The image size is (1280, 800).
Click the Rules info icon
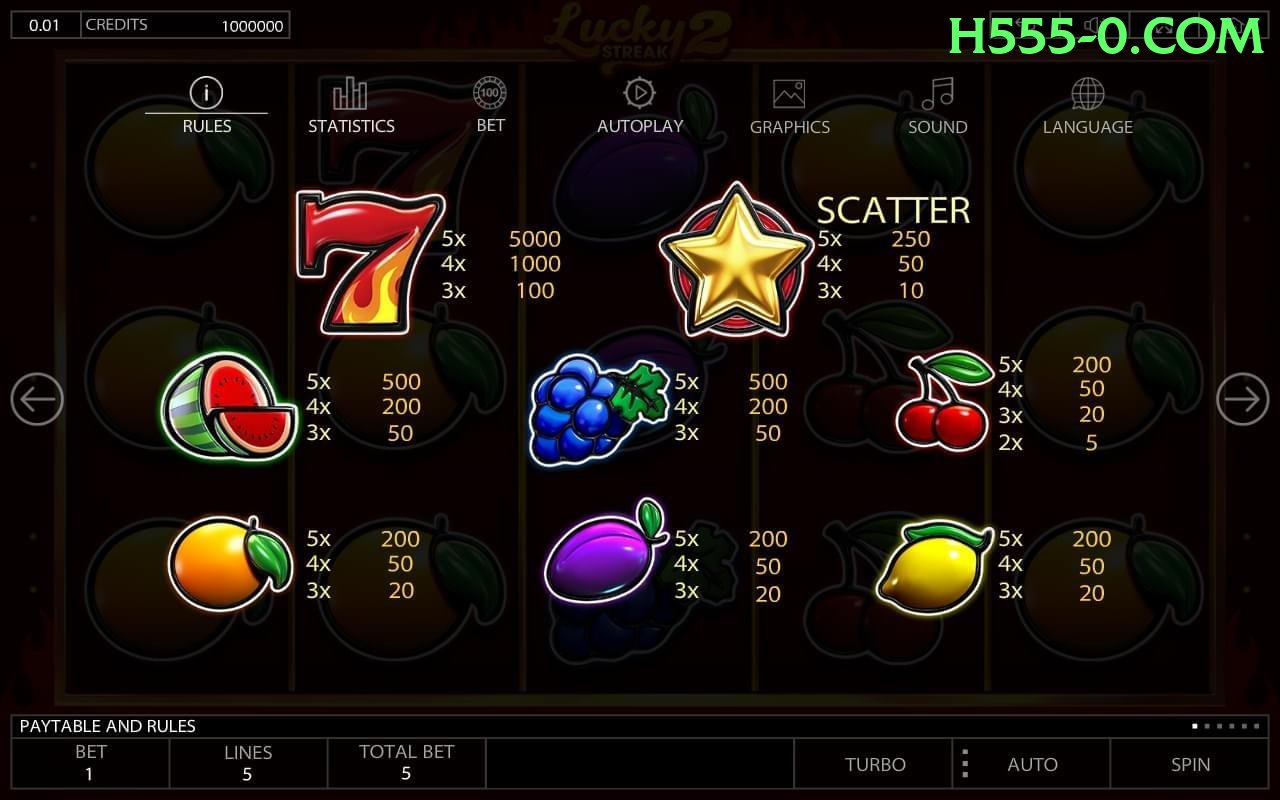click(x=206, y=92)
